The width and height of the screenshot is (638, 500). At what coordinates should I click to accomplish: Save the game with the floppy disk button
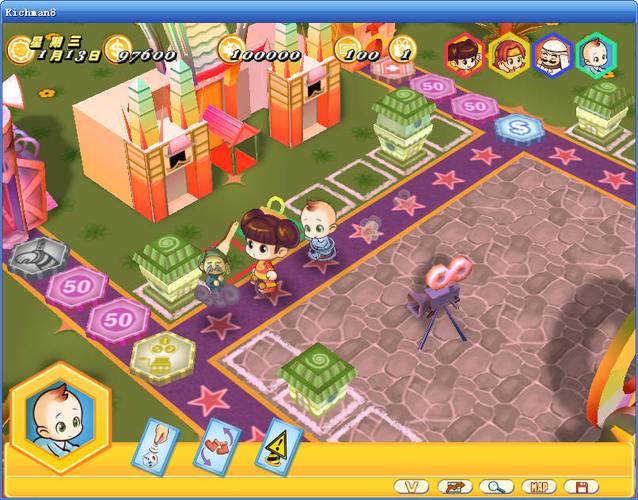581,486
